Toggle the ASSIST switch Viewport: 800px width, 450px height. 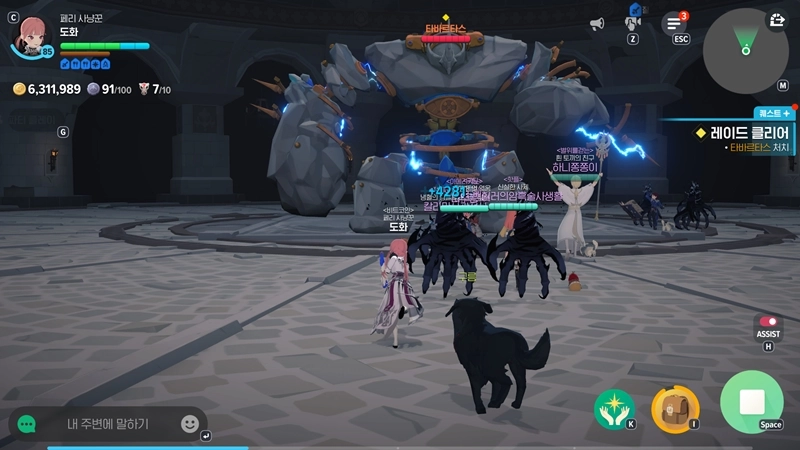(768, 322)
